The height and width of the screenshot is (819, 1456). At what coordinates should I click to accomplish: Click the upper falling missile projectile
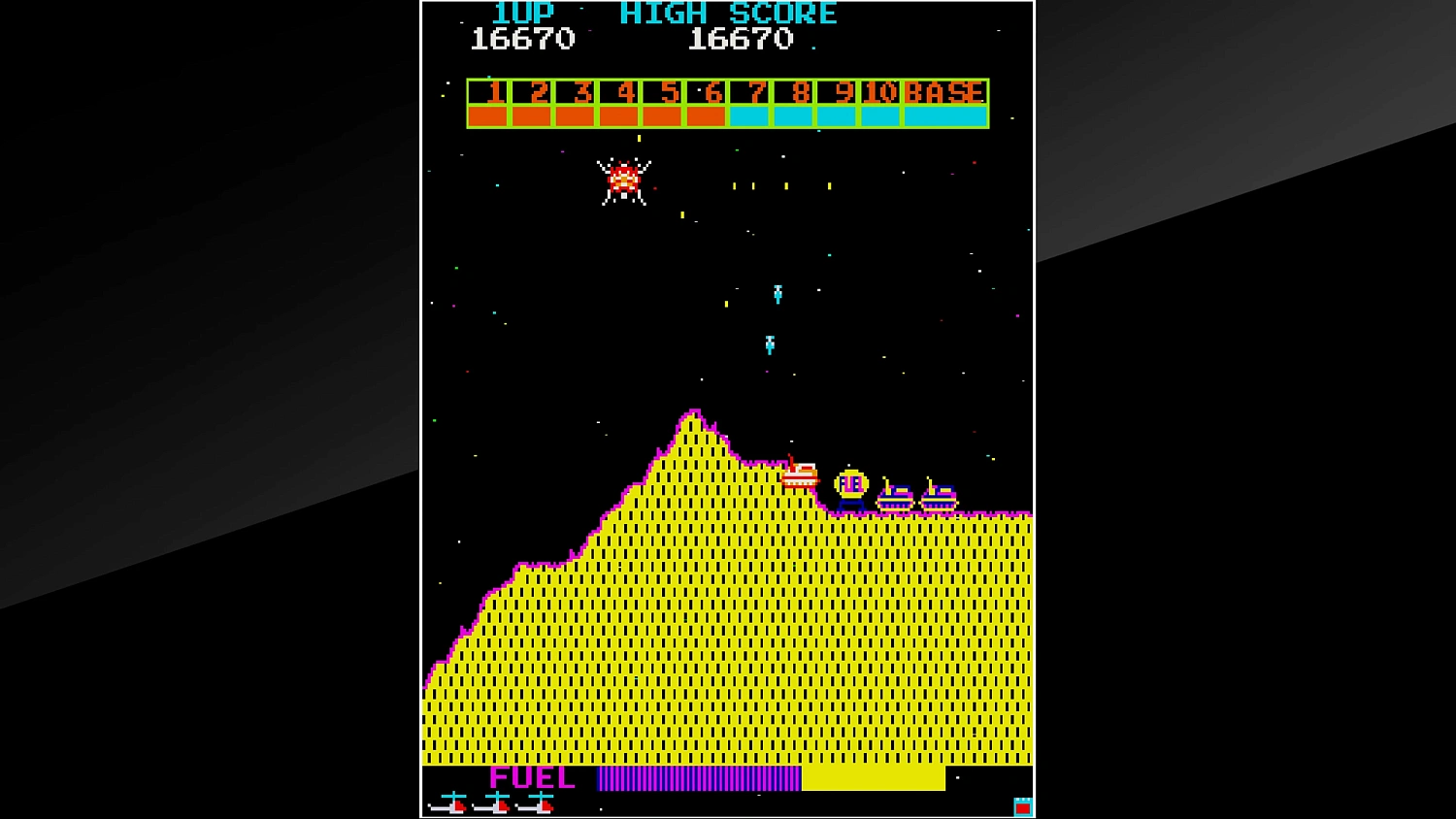[778, 294]
